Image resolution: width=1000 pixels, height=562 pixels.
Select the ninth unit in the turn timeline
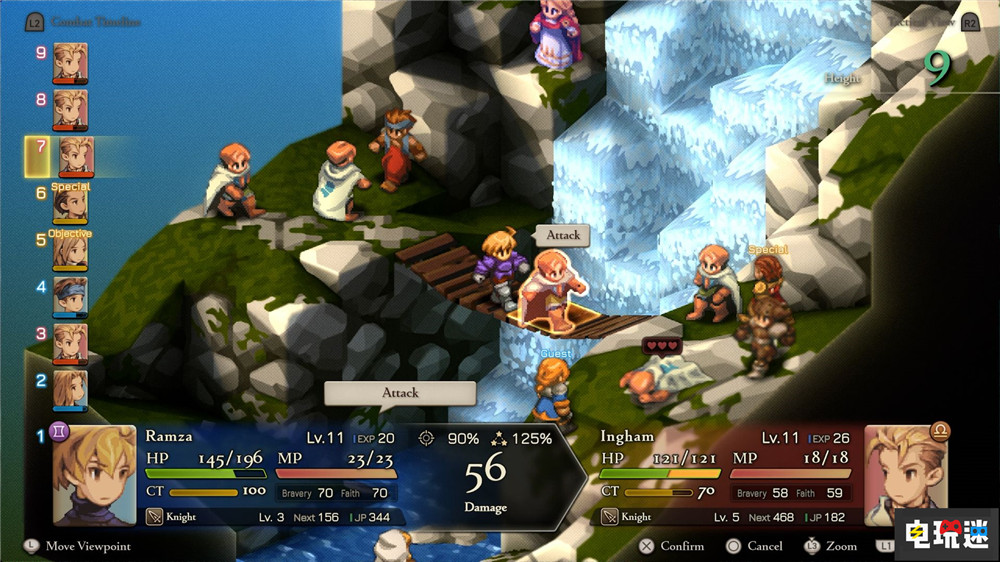coord(70,60)
